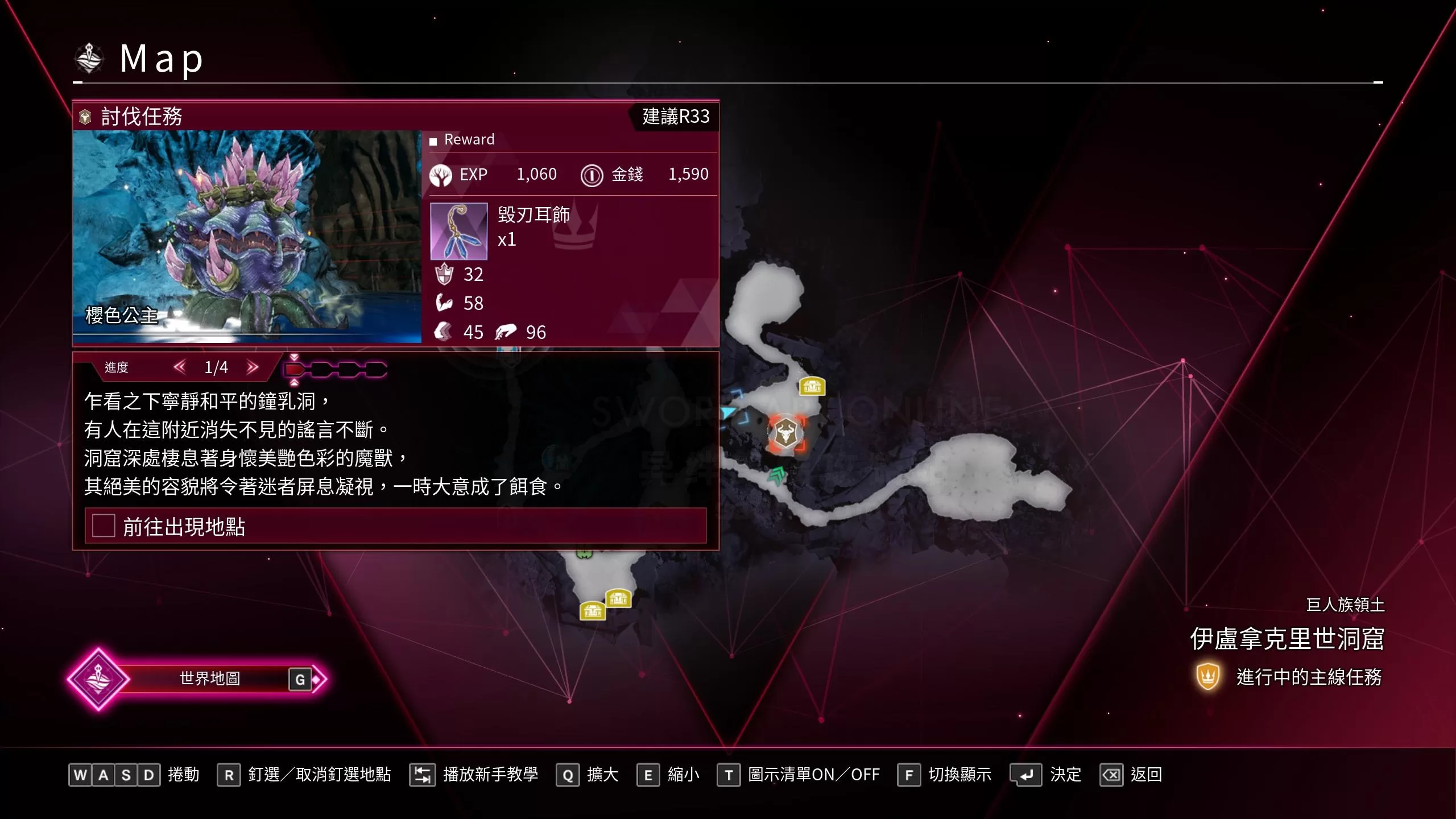Click the 進行中的主線任務 main quest legend

point(1290,677)
